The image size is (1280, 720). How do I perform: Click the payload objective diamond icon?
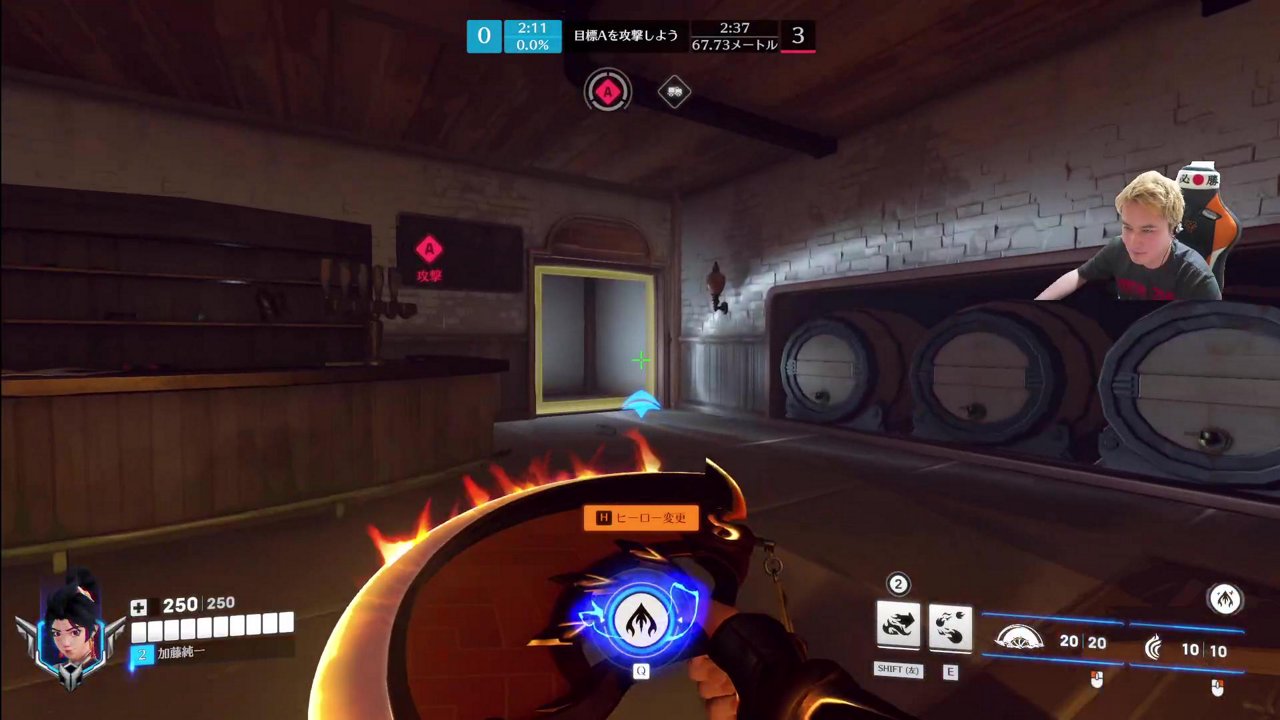(675, 92)
